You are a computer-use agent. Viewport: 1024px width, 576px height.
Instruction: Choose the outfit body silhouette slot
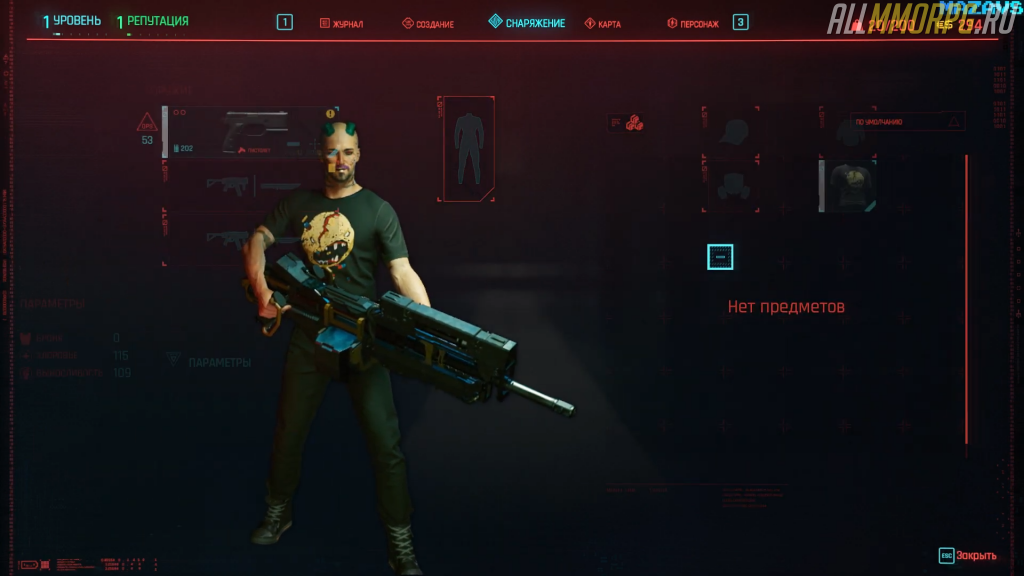coord(466,149)
